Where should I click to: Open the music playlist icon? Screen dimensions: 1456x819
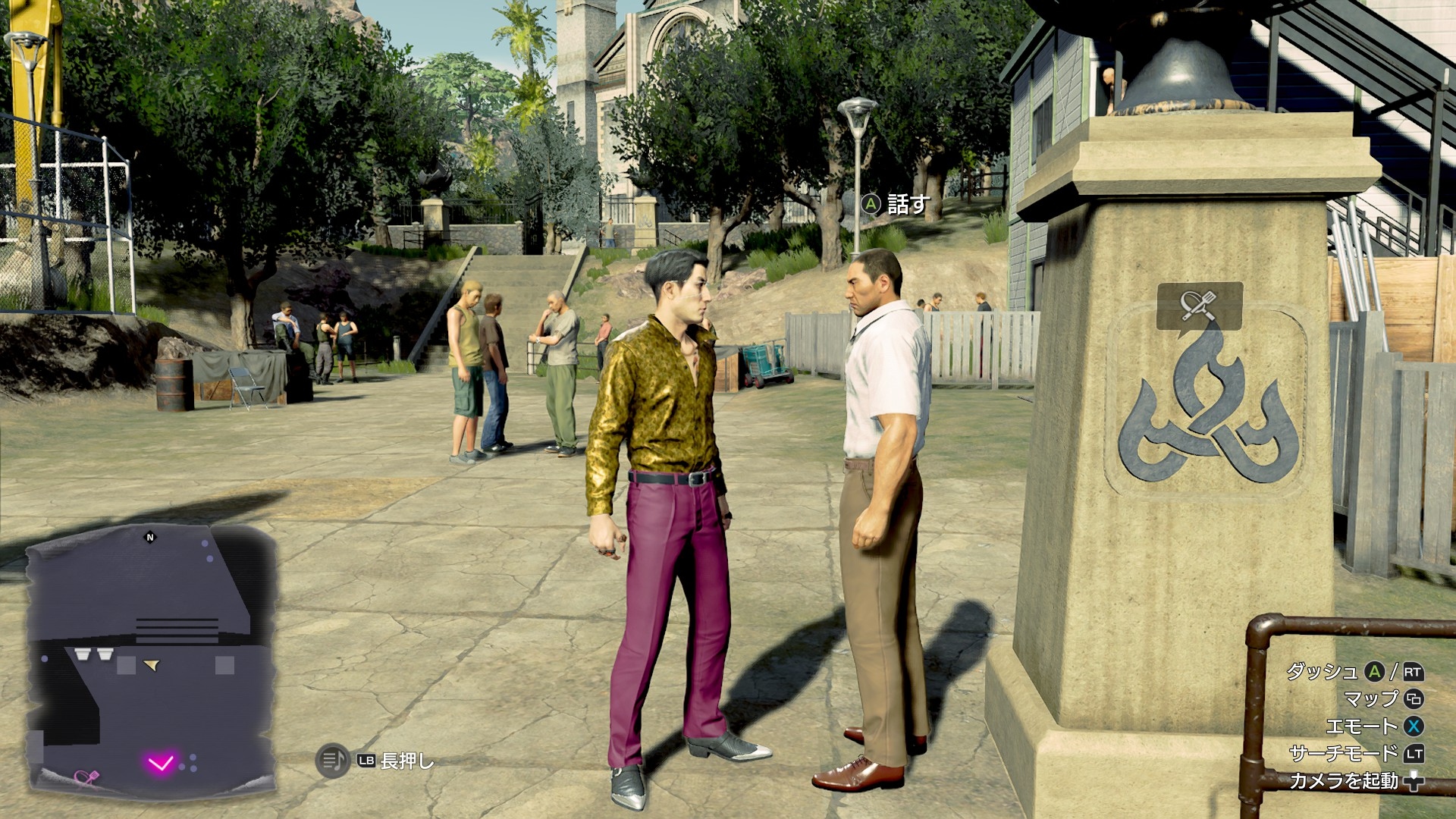pyautogui.click(x=331, y=761)
